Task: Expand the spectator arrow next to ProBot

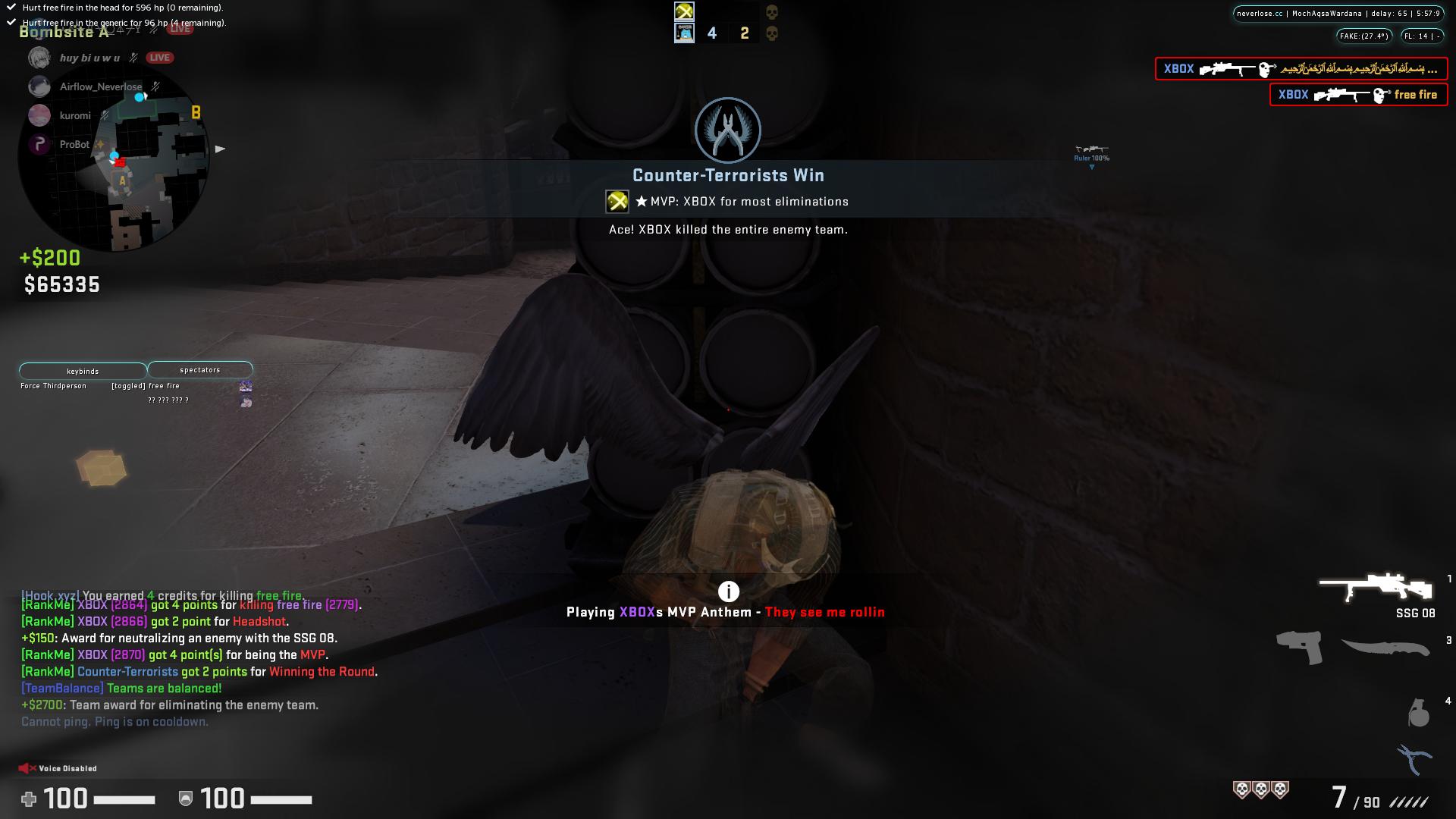Action: point(220,149)
